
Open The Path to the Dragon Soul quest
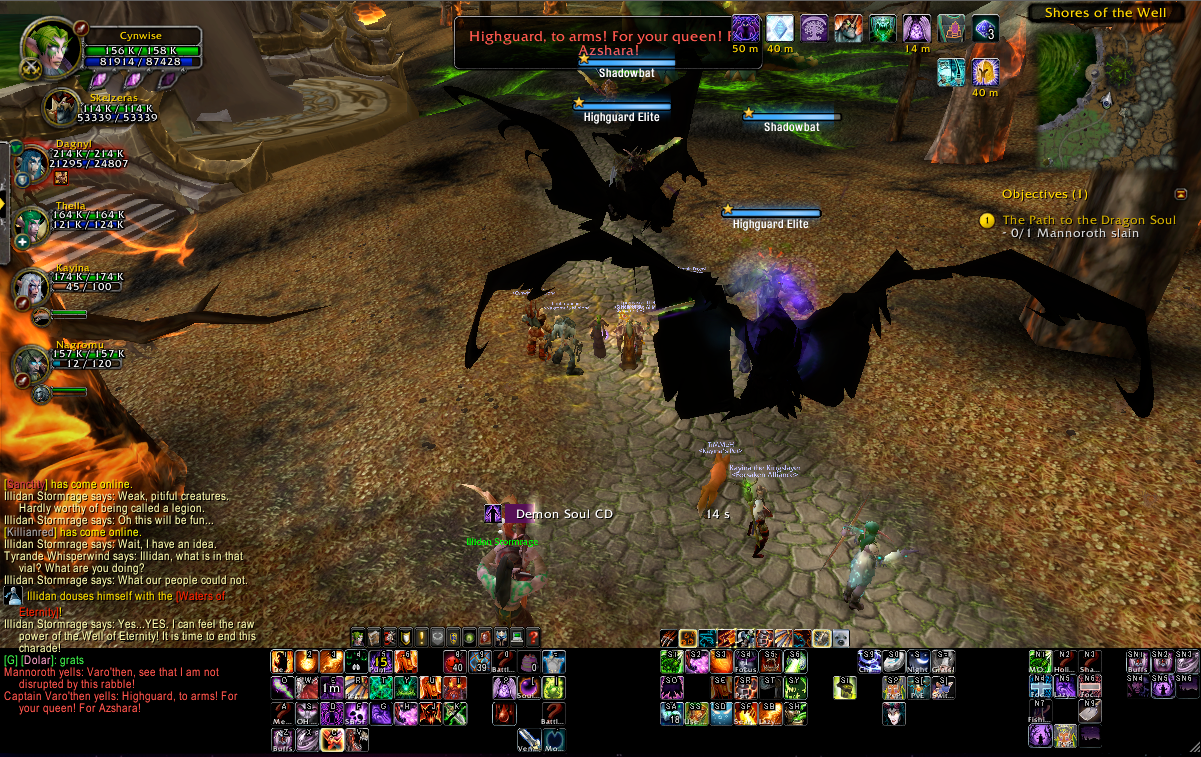1089,219
